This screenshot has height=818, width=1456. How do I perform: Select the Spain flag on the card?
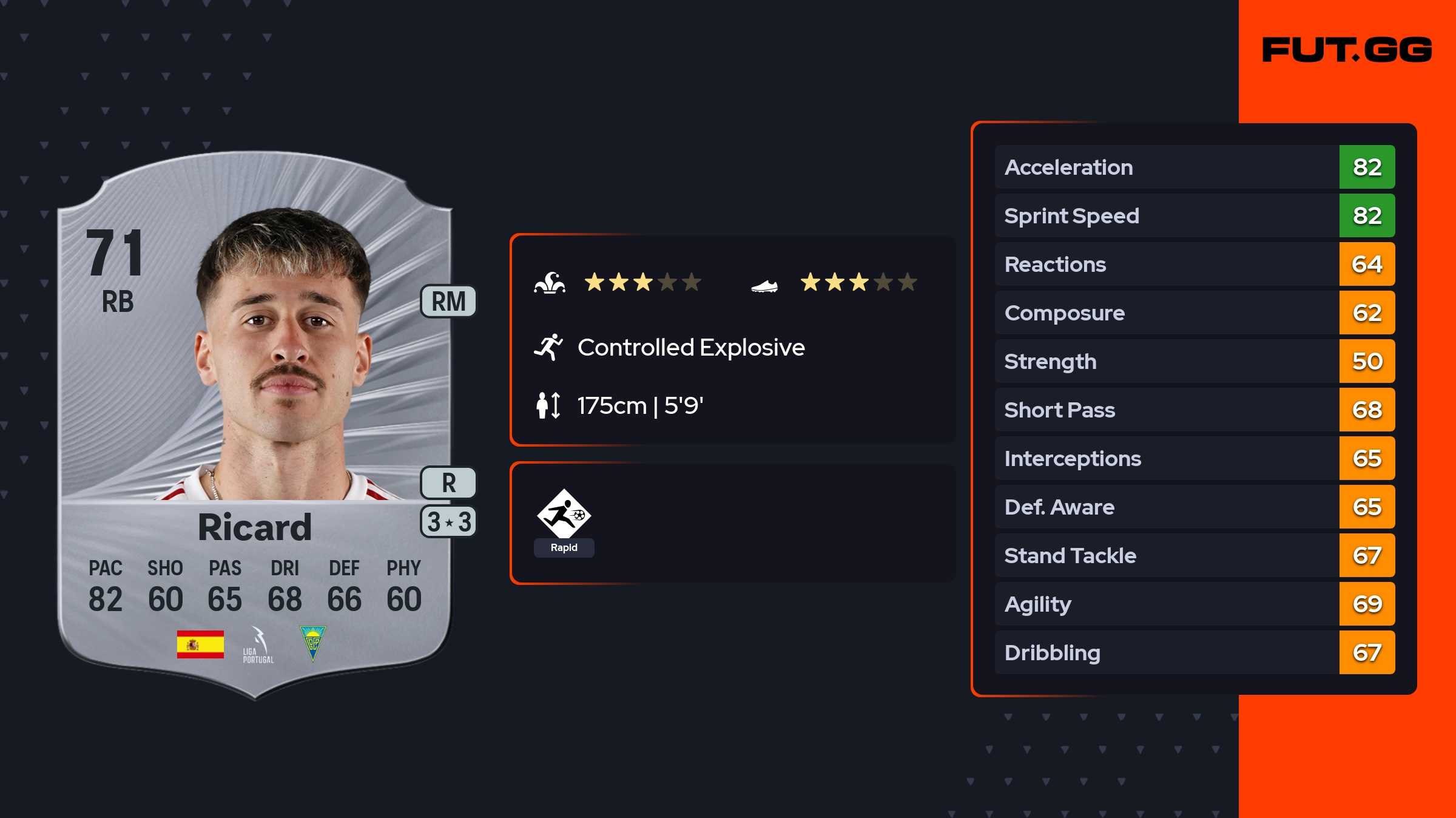[x=200, y=644]
